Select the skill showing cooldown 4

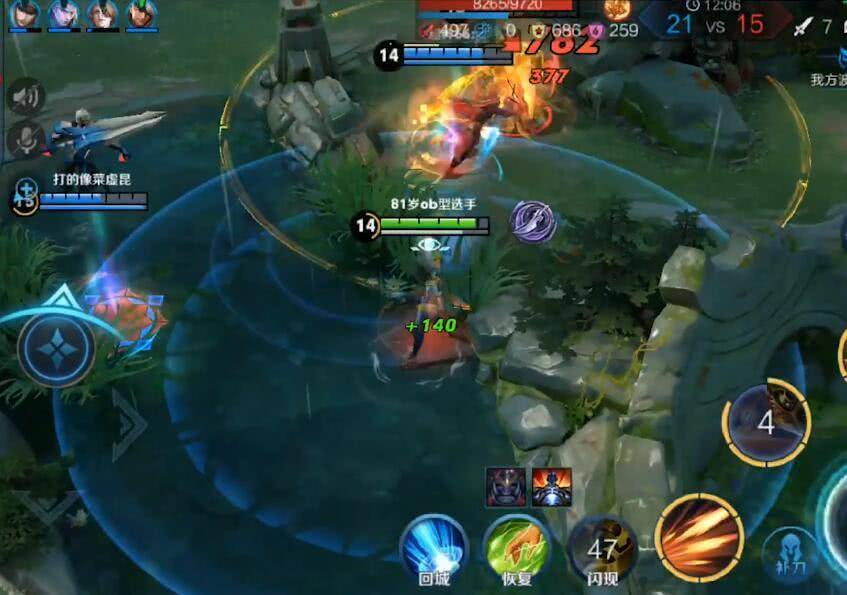tap(766, 422)
